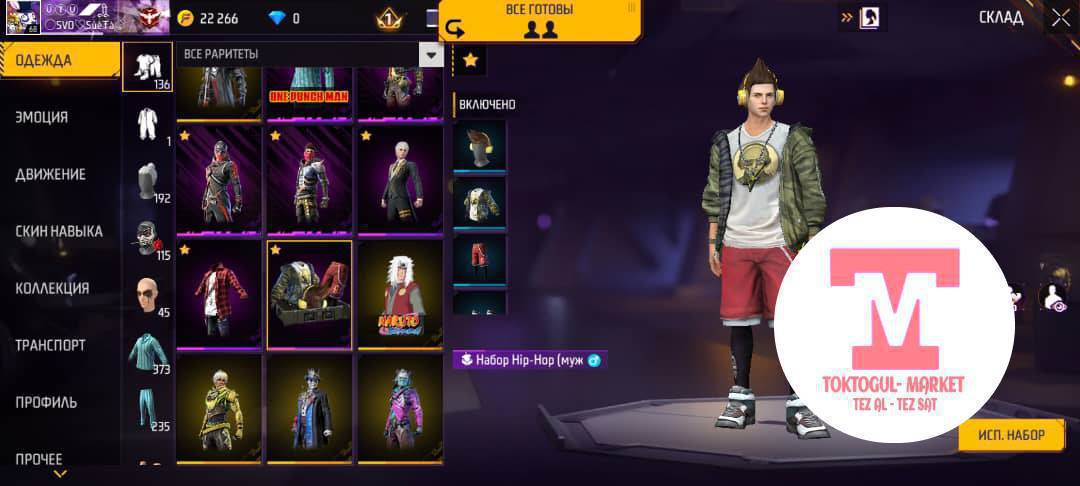This screenshot has width=1080, height=486.
Task: Open the Все готовы squad panel
Action: 540,20
